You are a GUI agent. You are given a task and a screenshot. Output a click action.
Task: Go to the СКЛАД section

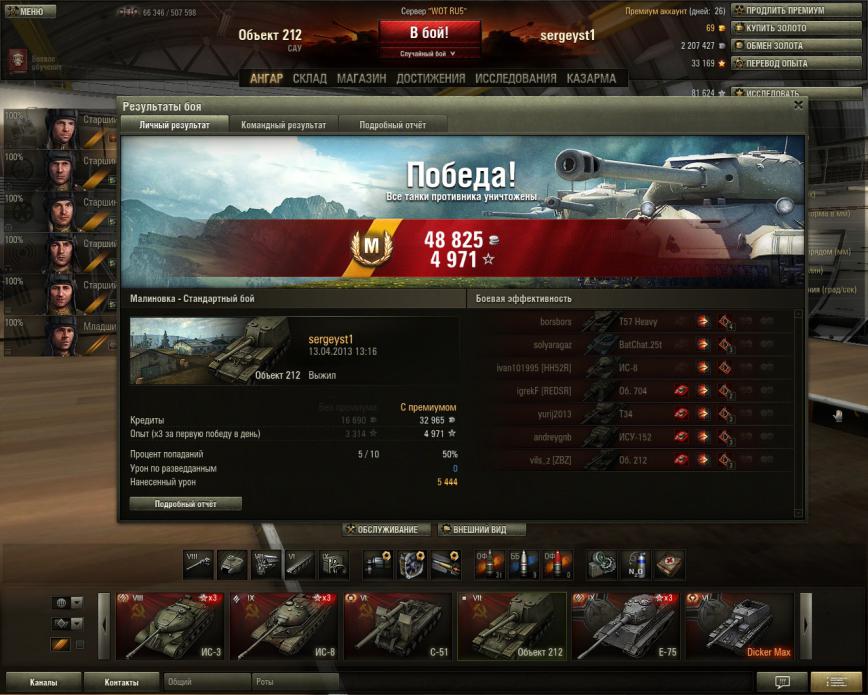(309, 78)
